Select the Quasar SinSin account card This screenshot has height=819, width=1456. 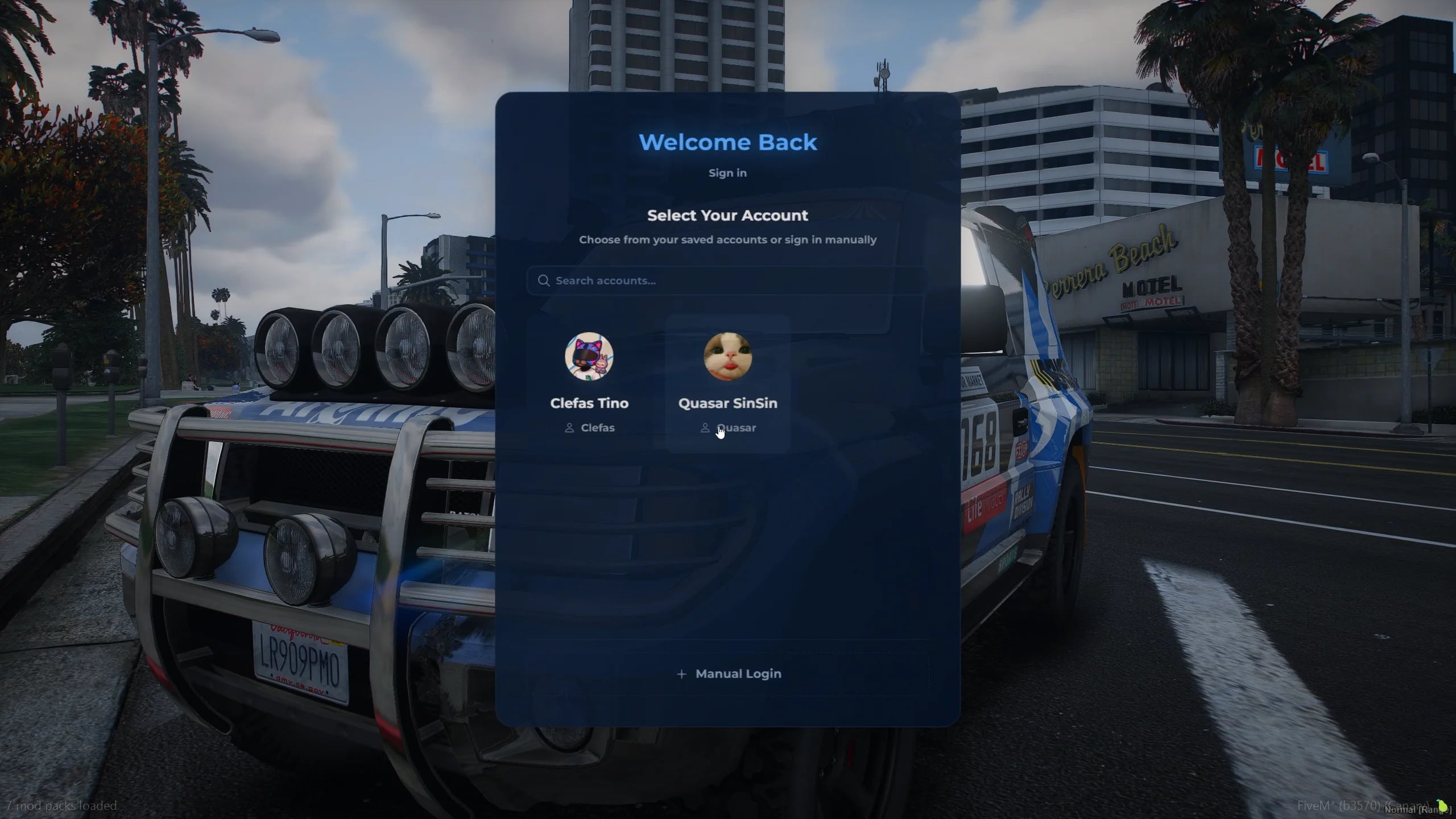729,381
